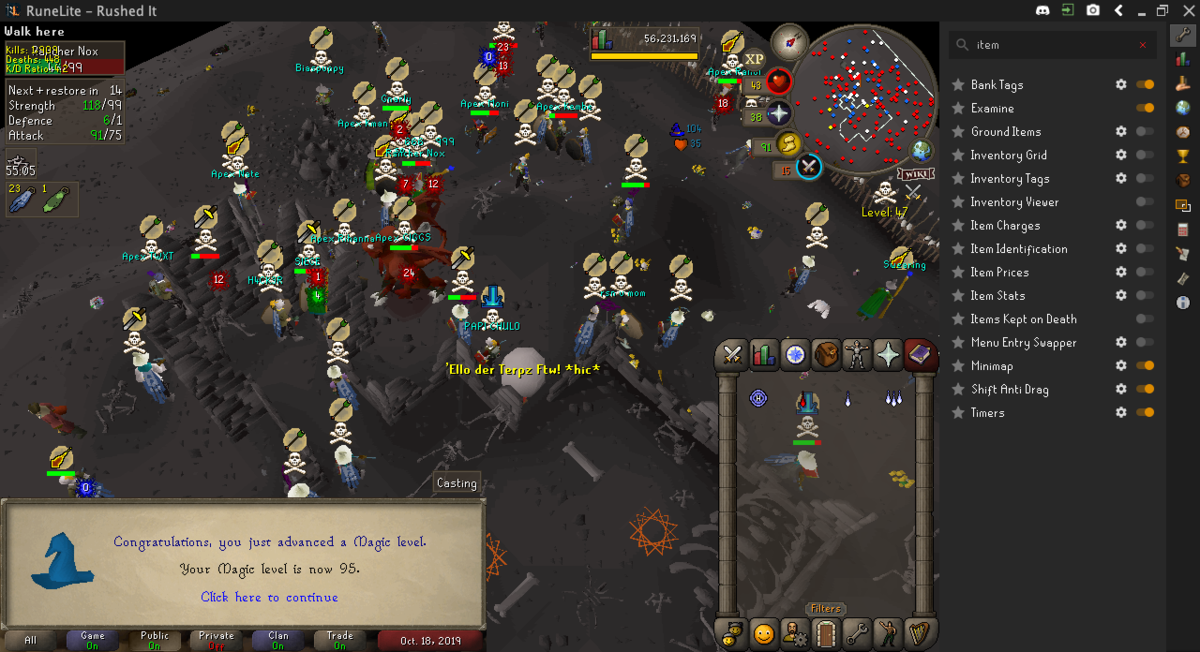This screenshot has height=652, width=1200.
Task: Open the Wiki lookup banner
Action: click(x=916, y=174)
